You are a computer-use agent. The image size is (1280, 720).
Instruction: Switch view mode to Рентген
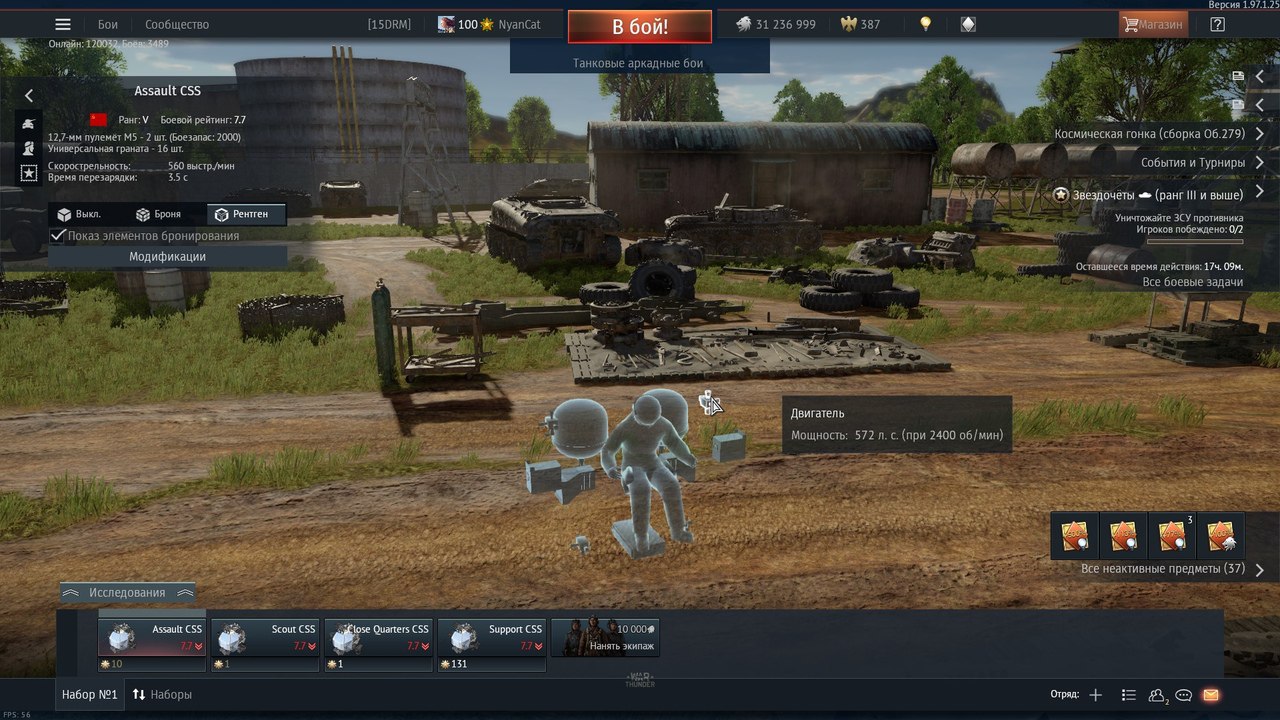click(246, 214)
